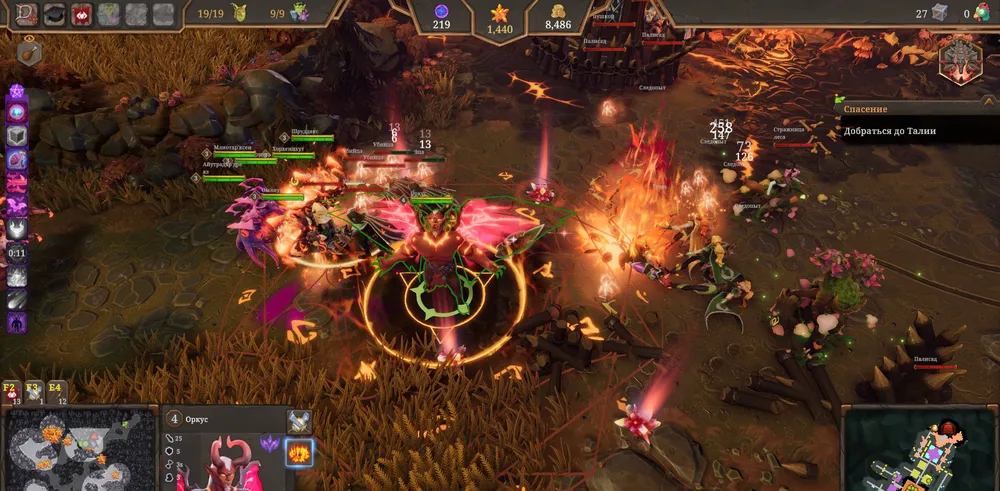Screen dimensions: 1000x491
Task: Open the dark cauldron menu icon
Action: (52, 14)
